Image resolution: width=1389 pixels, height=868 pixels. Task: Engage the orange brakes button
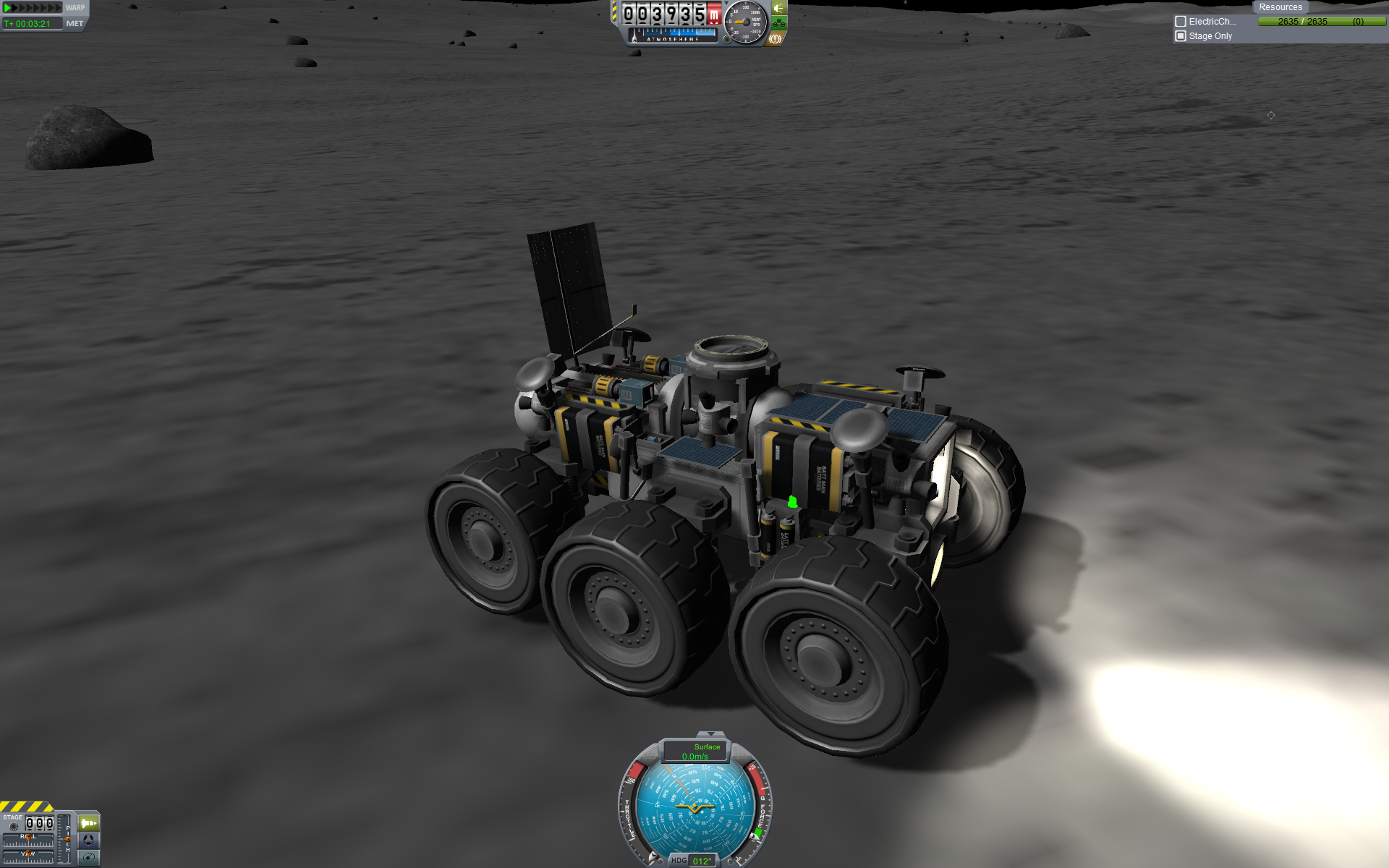pyautogui.click(x=776, y=39)
